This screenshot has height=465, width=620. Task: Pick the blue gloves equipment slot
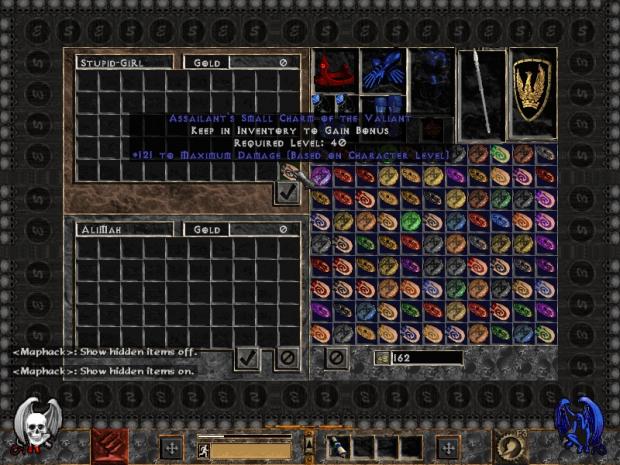click(x=382, y=68)
